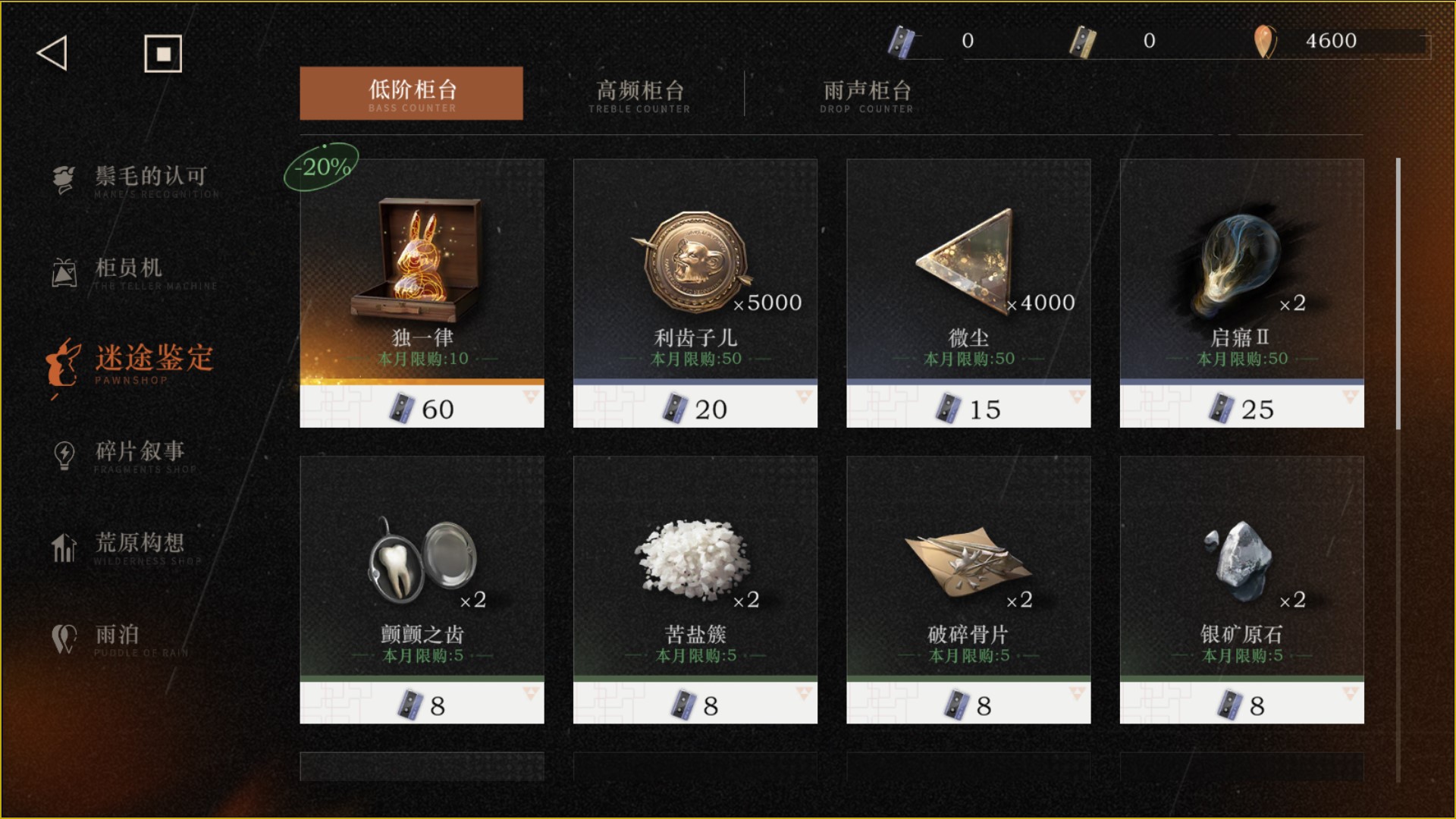
Task: Choose the 苦盐簇 salt crystals item
Action: 695,589
